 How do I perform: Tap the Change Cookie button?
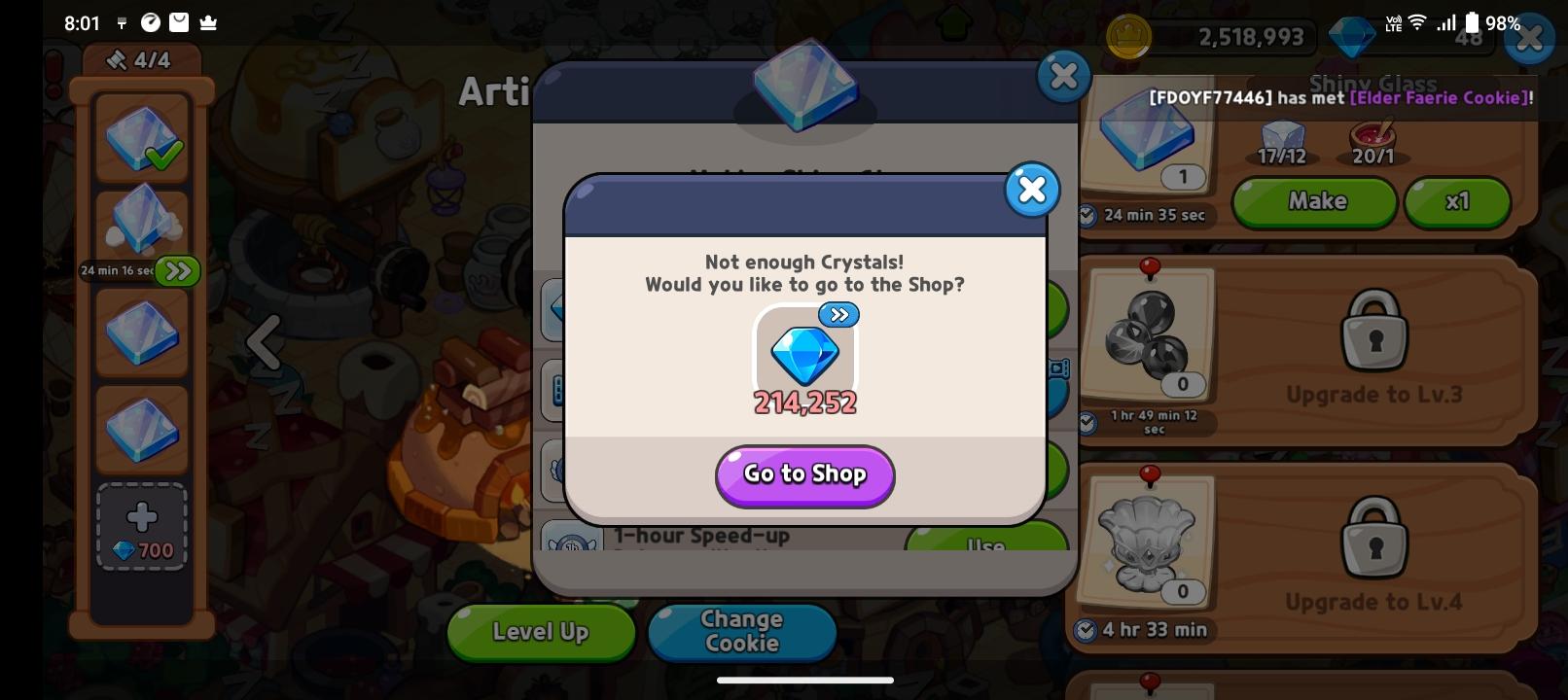tap(741, 632)
